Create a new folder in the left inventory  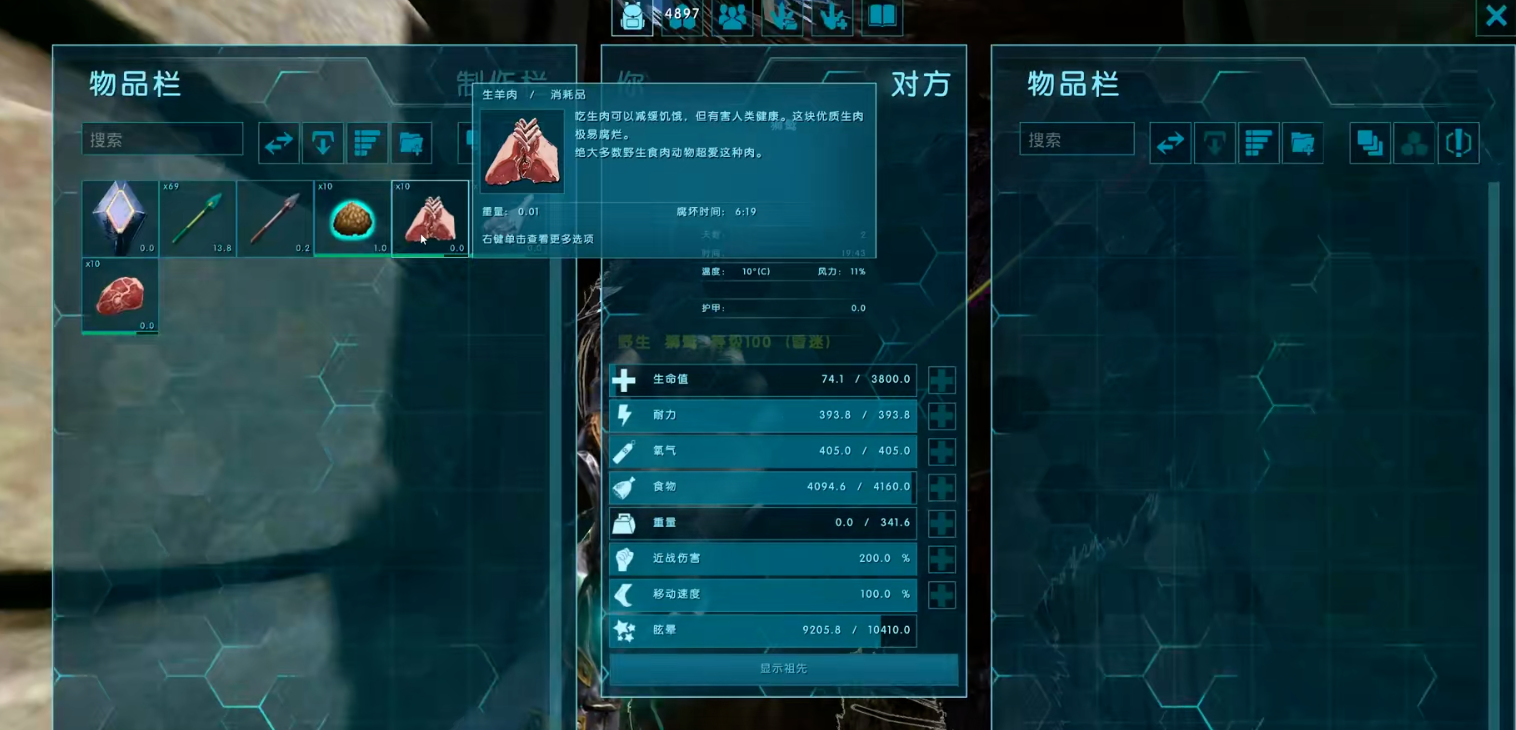[x=411, y=142]
